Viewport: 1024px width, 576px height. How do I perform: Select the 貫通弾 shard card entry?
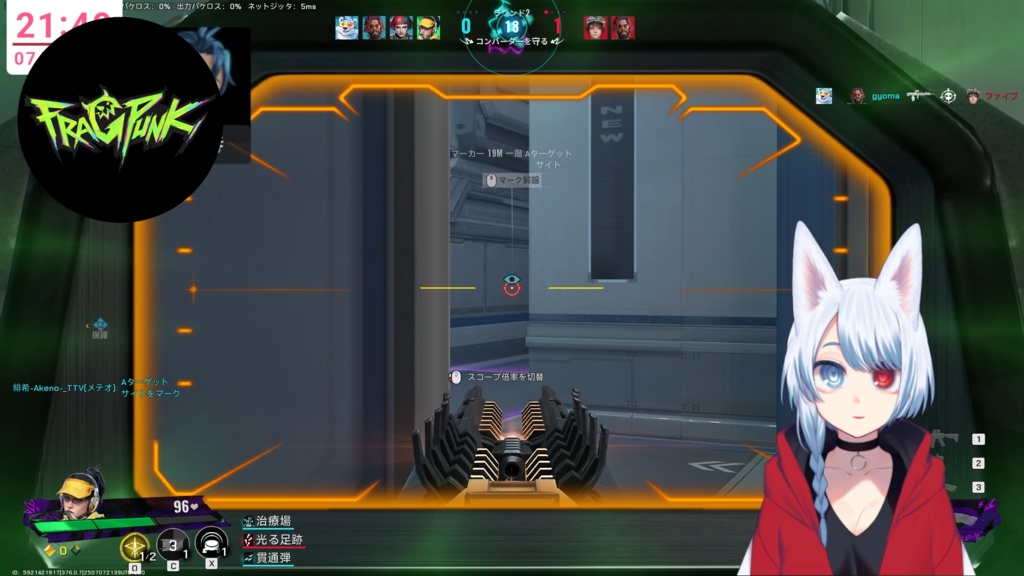(x=272, y=558)
